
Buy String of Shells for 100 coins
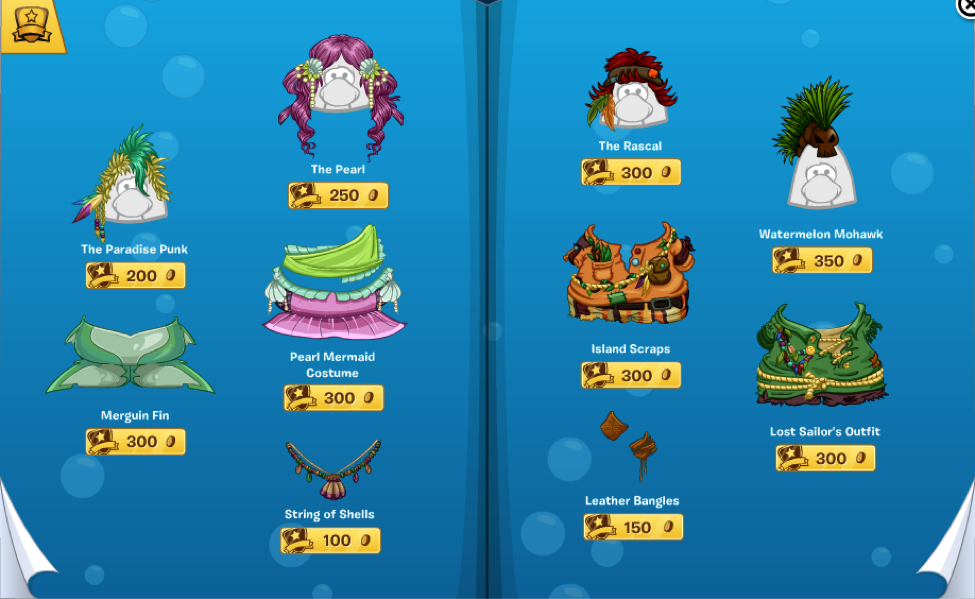[331, 541]
